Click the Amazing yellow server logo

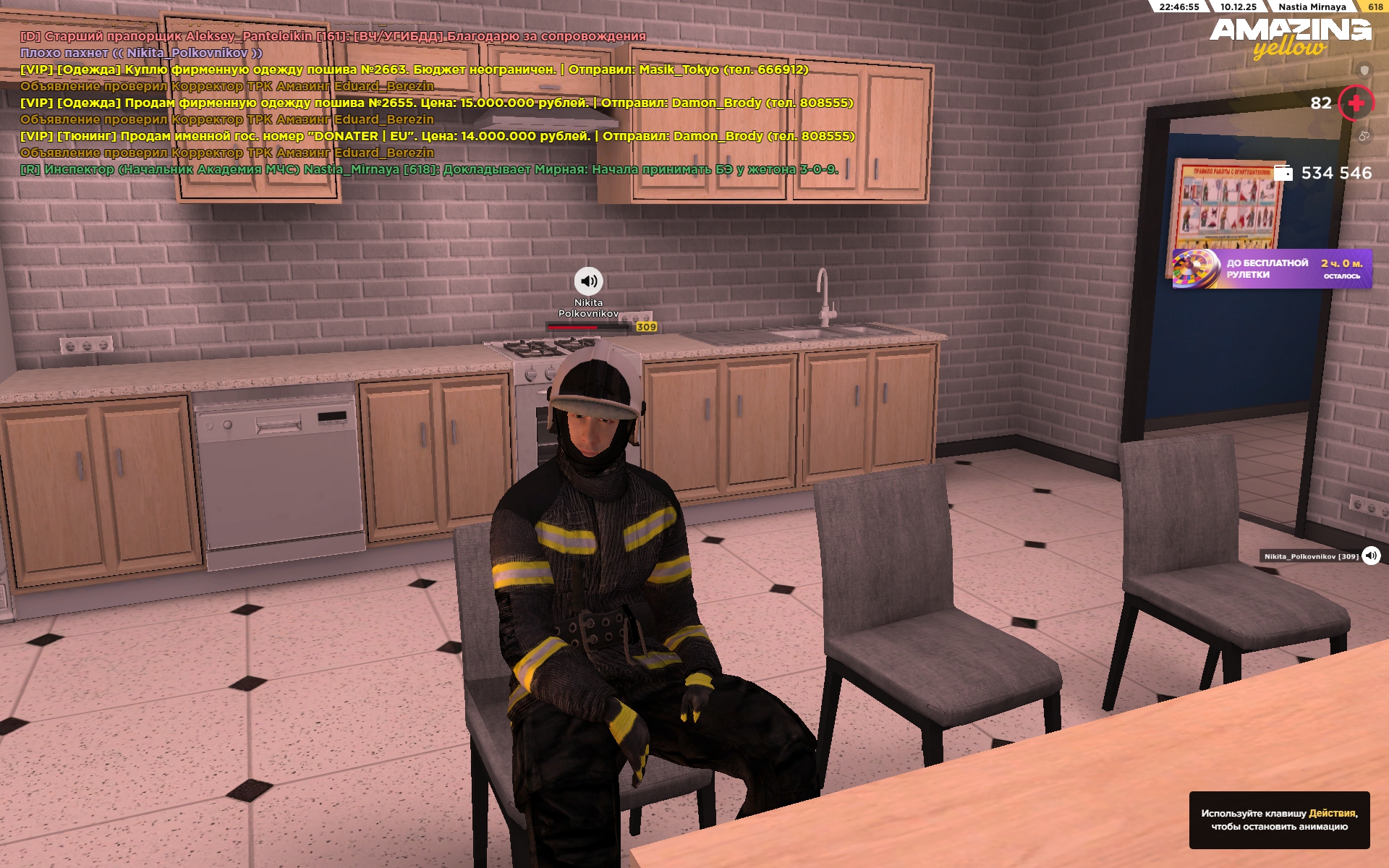(x=1290, y=38)
